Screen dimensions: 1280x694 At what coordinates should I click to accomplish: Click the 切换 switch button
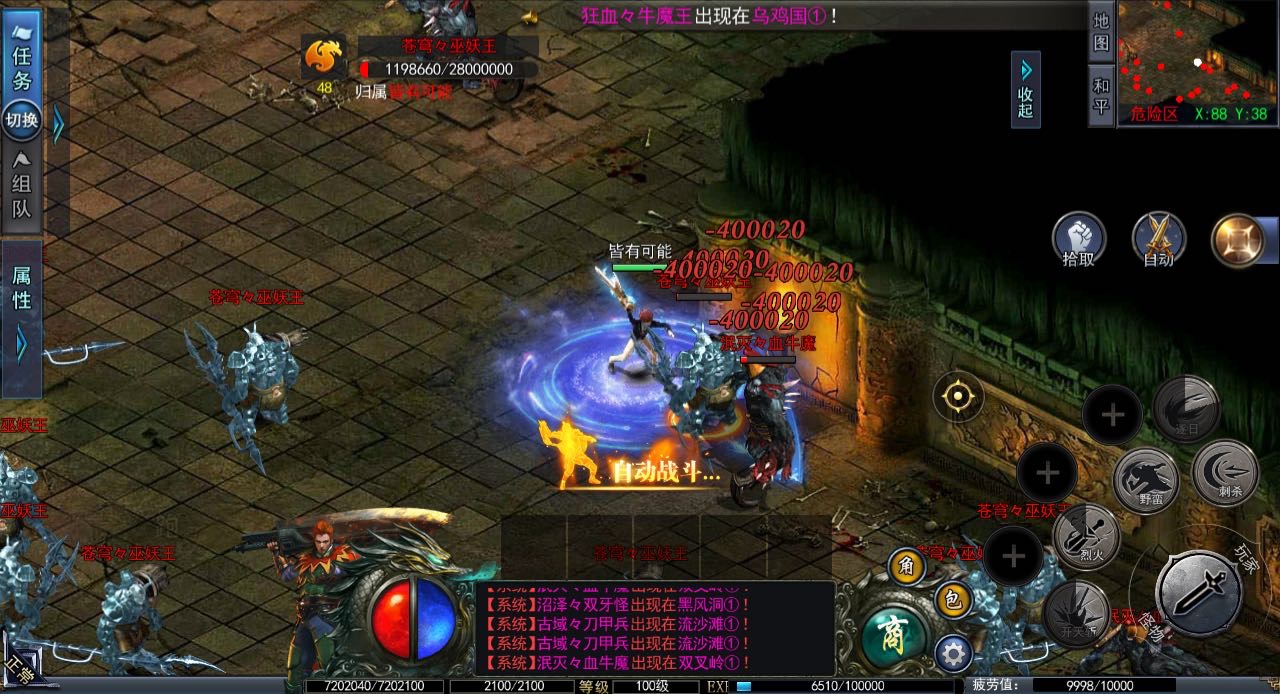coord(21,120)
